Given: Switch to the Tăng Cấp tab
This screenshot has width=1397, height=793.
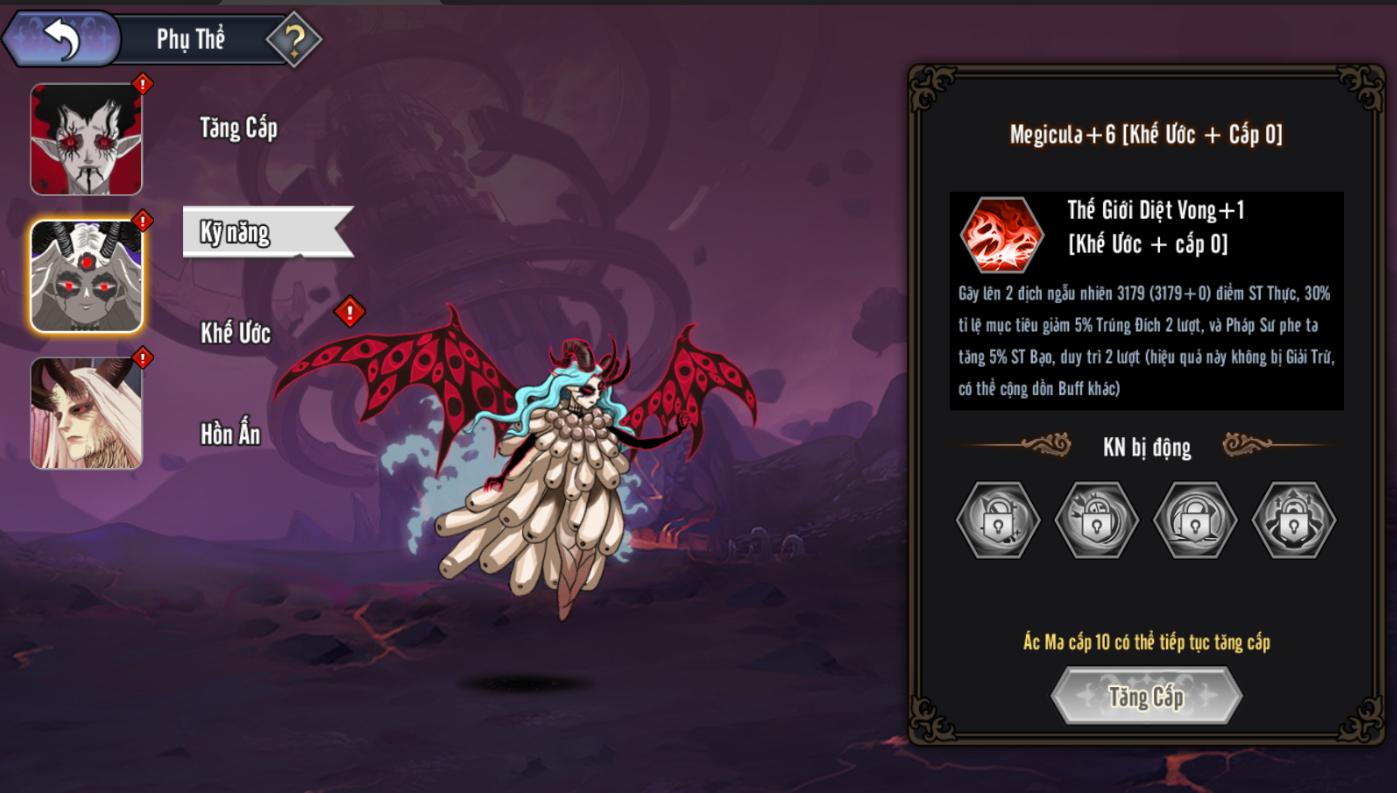Looking at the screenshot, I should (x=238, y=128).
